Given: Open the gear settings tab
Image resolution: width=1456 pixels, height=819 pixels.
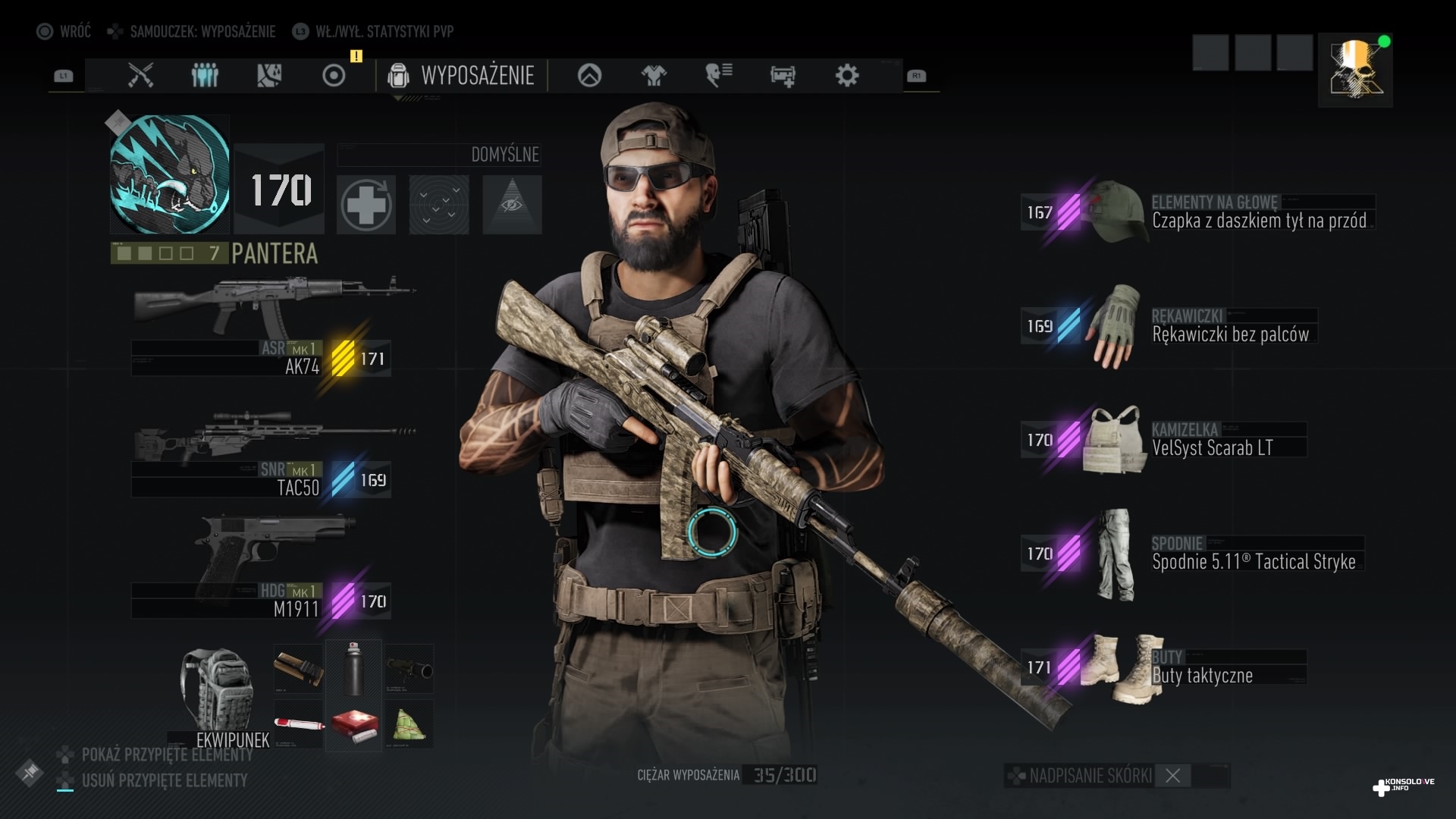Looking at the screenshot, I should 846,75.
